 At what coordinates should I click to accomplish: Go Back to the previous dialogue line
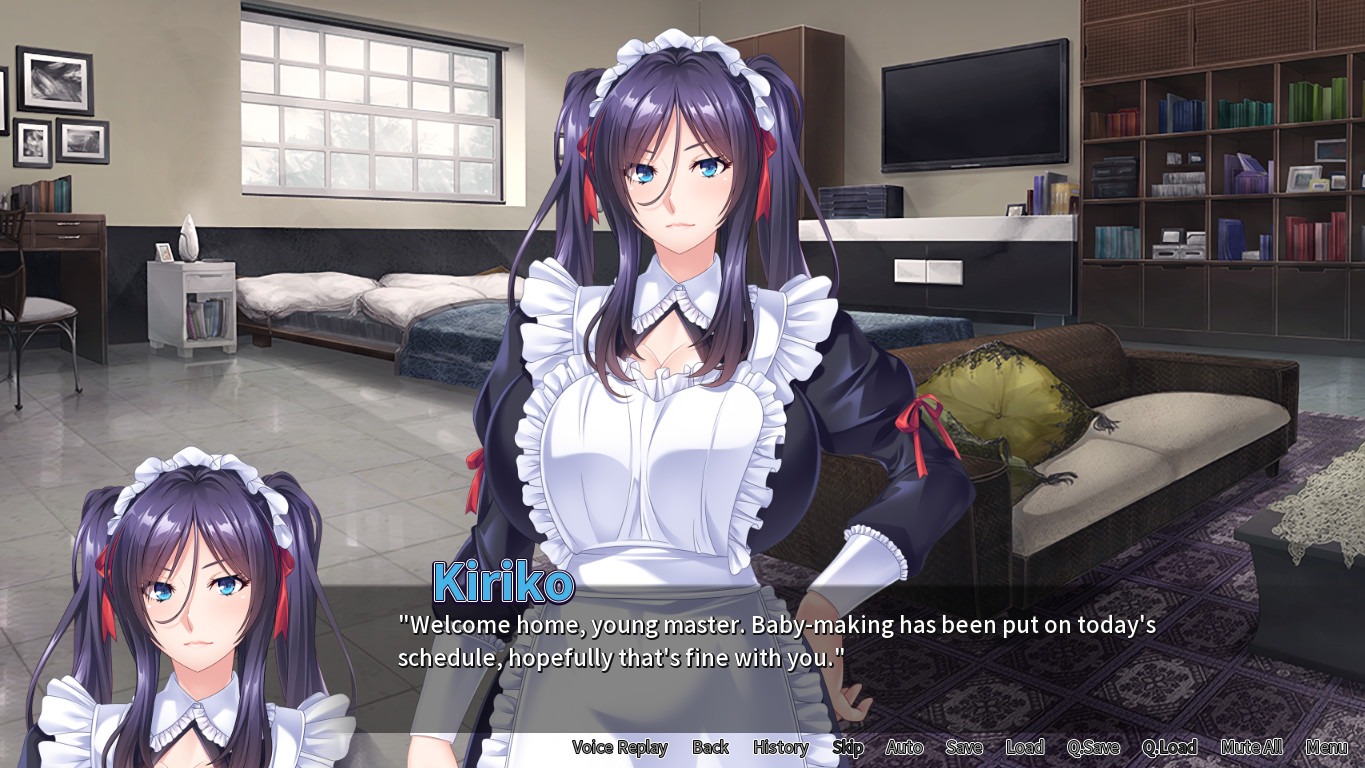click(x=711, y=747)
